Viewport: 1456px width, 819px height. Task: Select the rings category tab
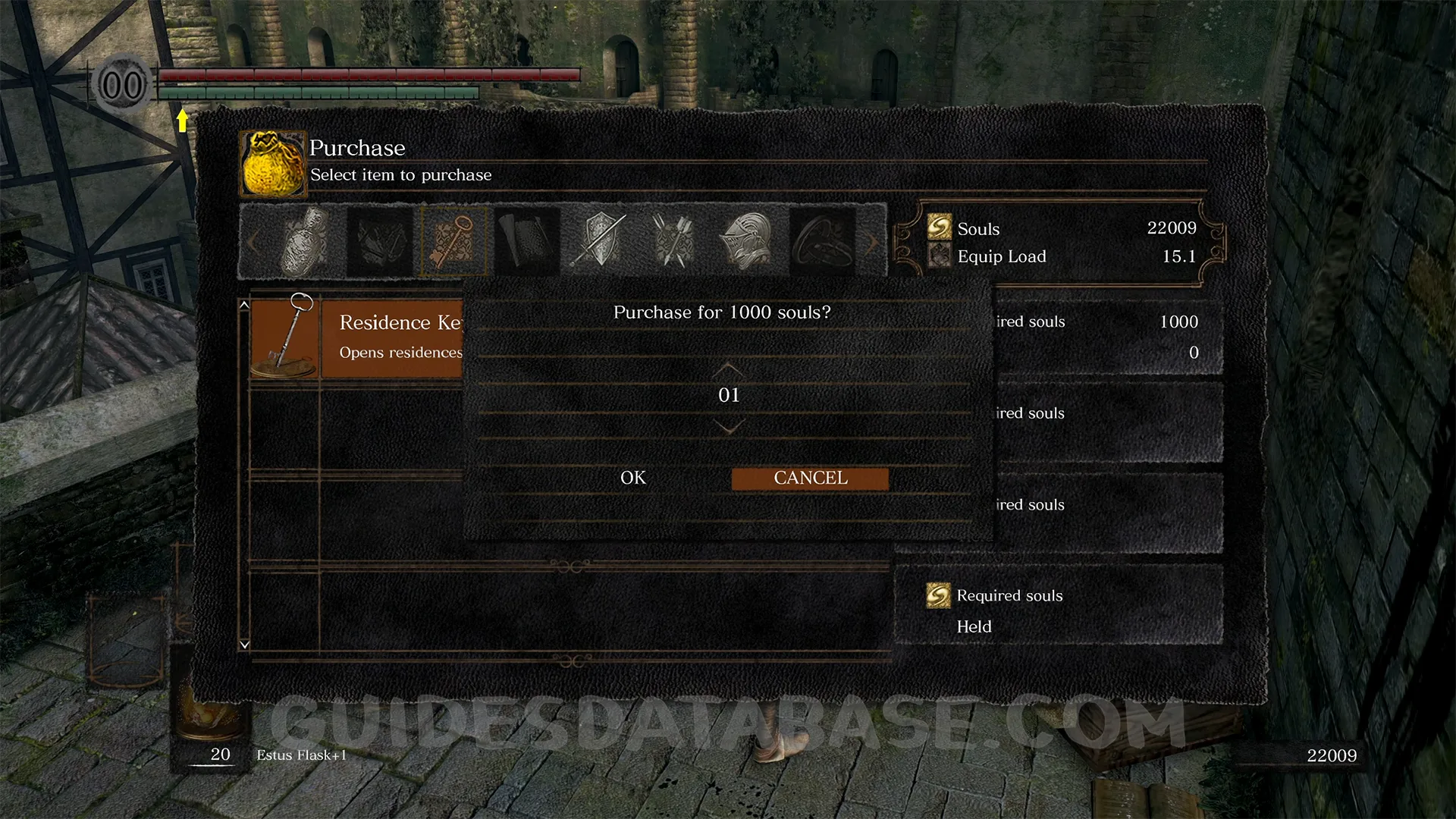821,241
